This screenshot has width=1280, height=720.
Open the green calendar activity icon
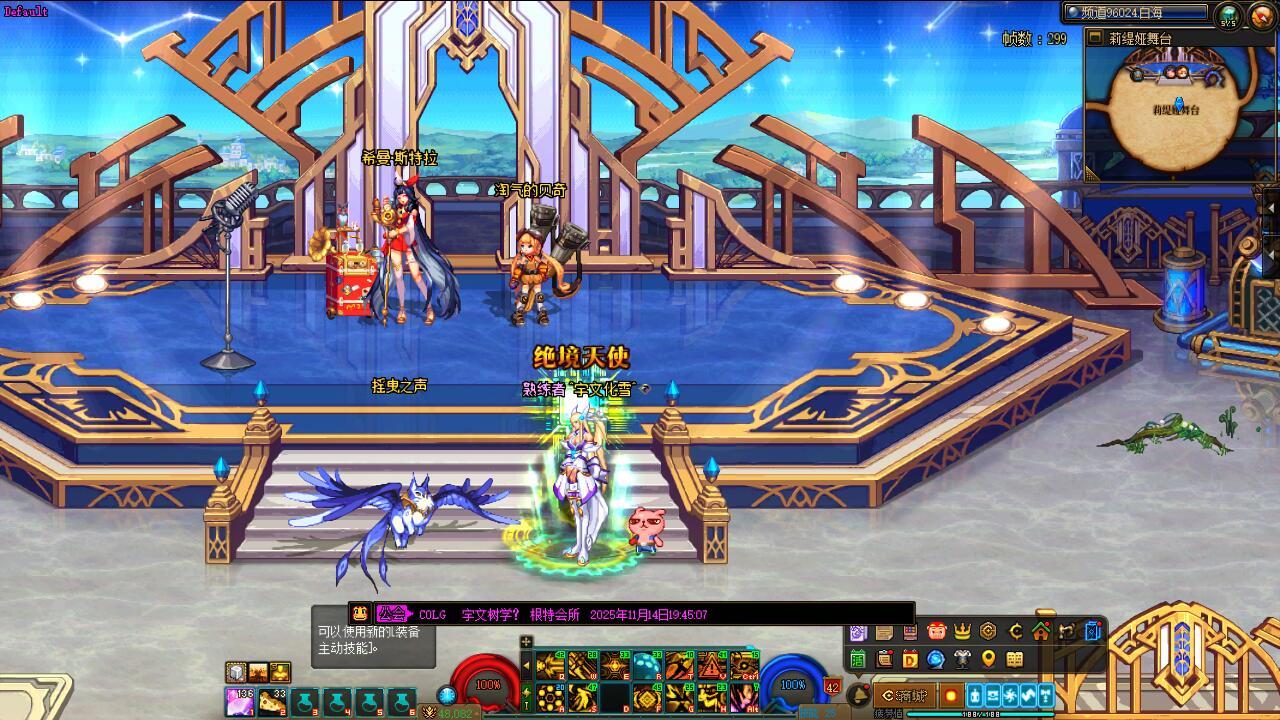coord(858,659)
